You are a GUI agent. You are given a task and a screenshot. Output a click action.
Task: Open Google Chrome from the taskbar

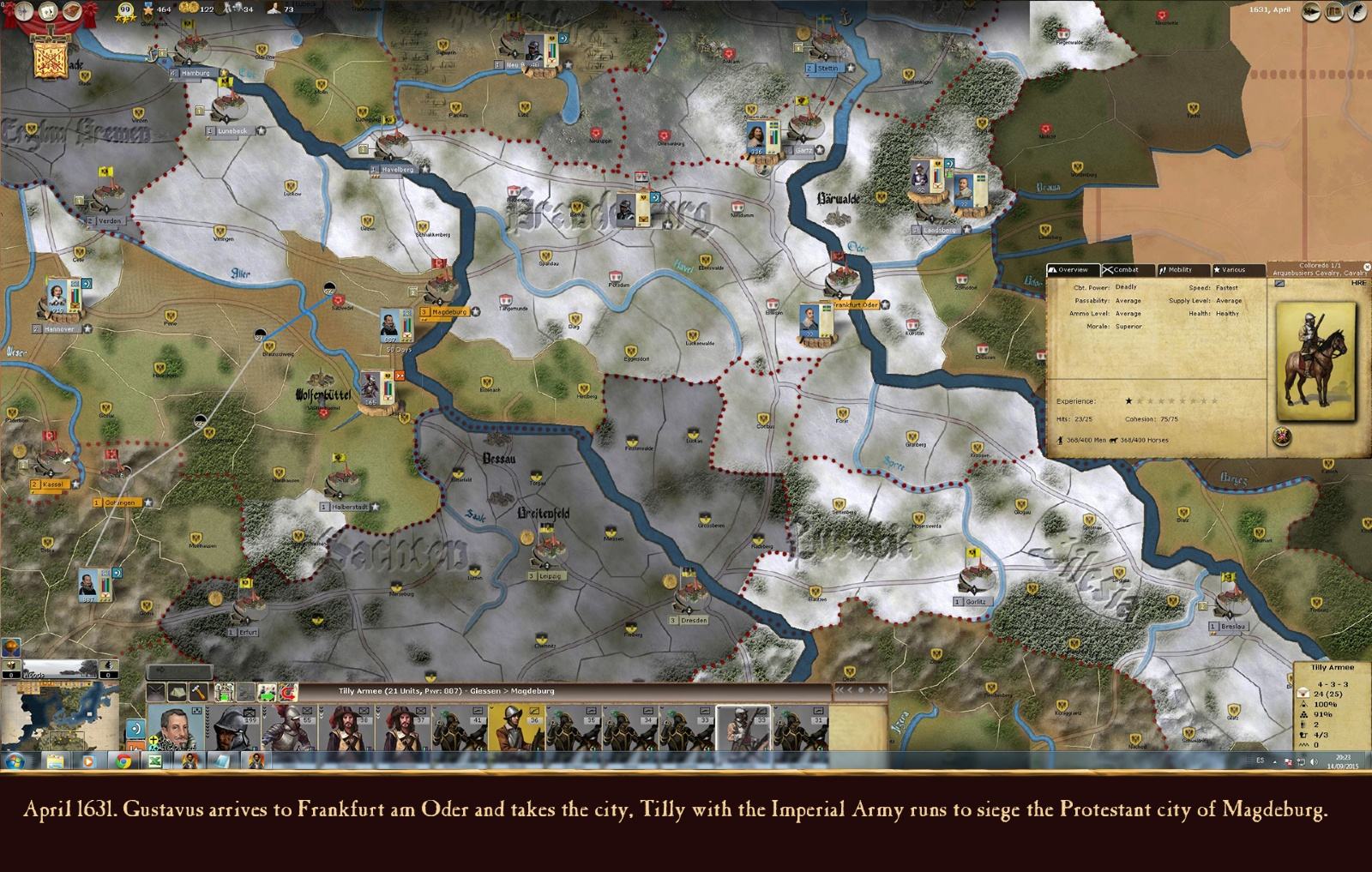pos(123,761)
